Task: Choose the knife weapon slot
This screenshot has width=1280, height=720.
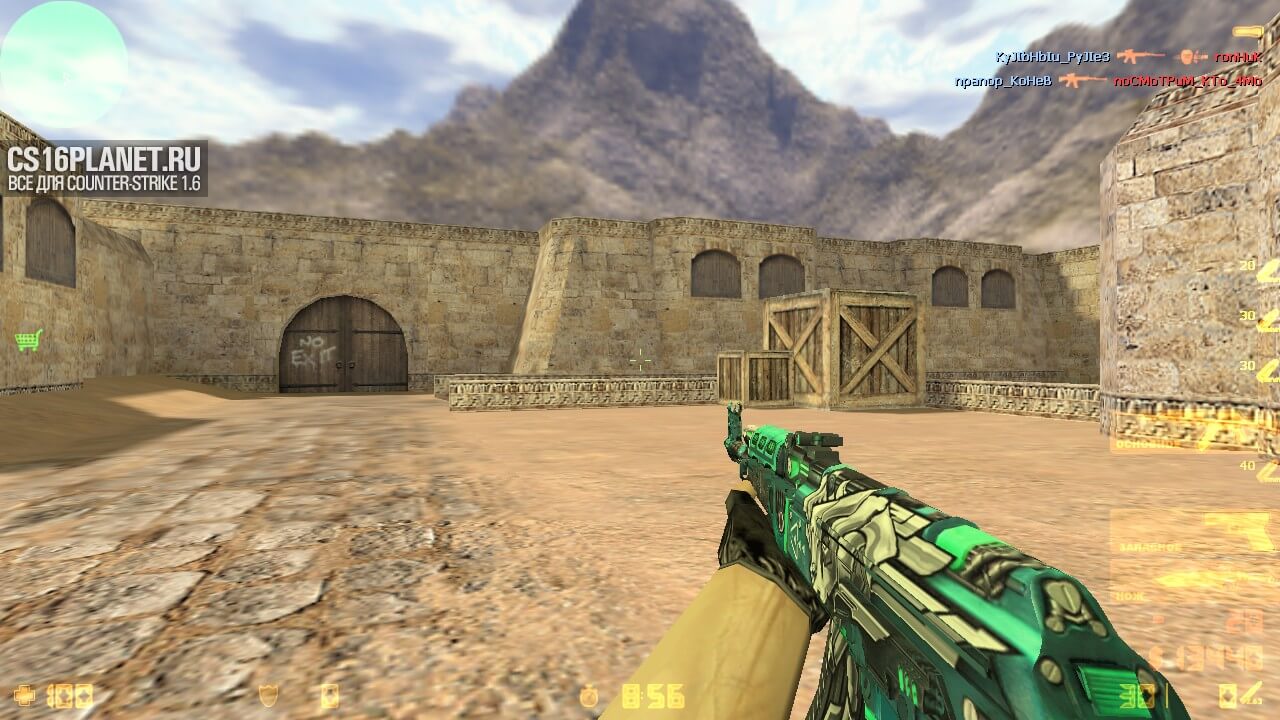Action: point(1190,580)
